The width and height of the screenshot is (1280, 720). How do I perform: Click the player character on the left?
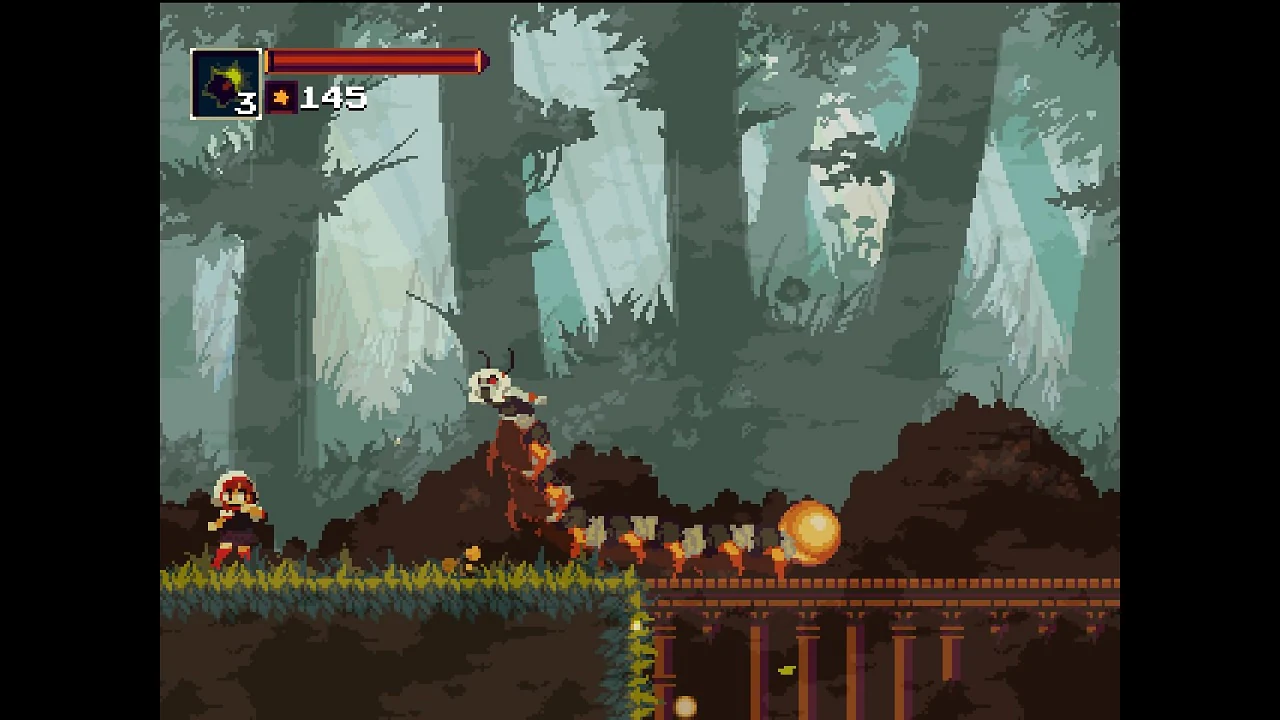pyautogui.click(x=234, y=515)
